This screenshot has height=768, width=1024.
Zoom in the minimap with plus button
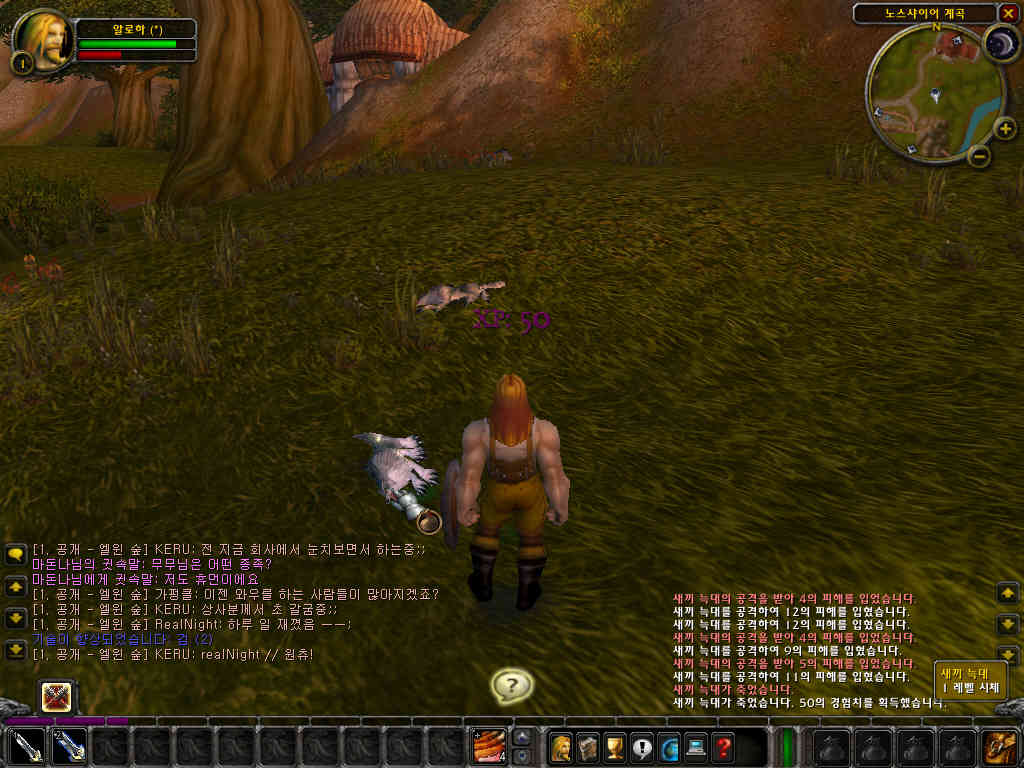point(1004,128)
